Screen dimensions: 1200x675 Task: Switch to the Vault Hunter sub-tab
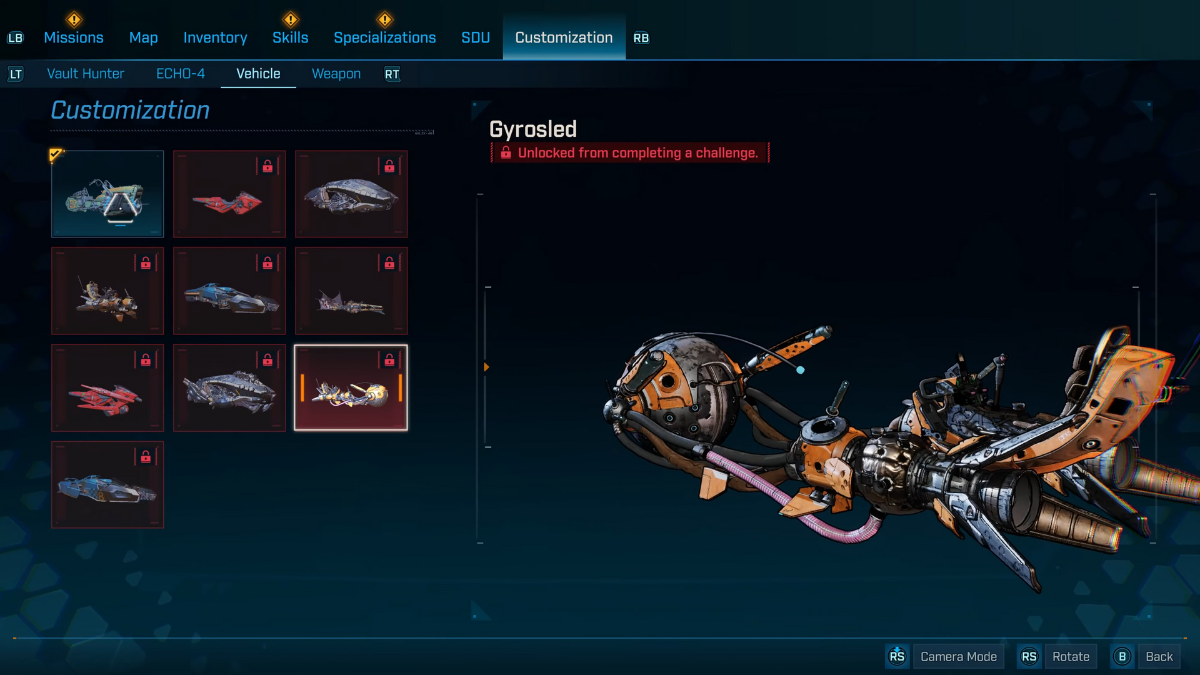(x=85, y=73)
